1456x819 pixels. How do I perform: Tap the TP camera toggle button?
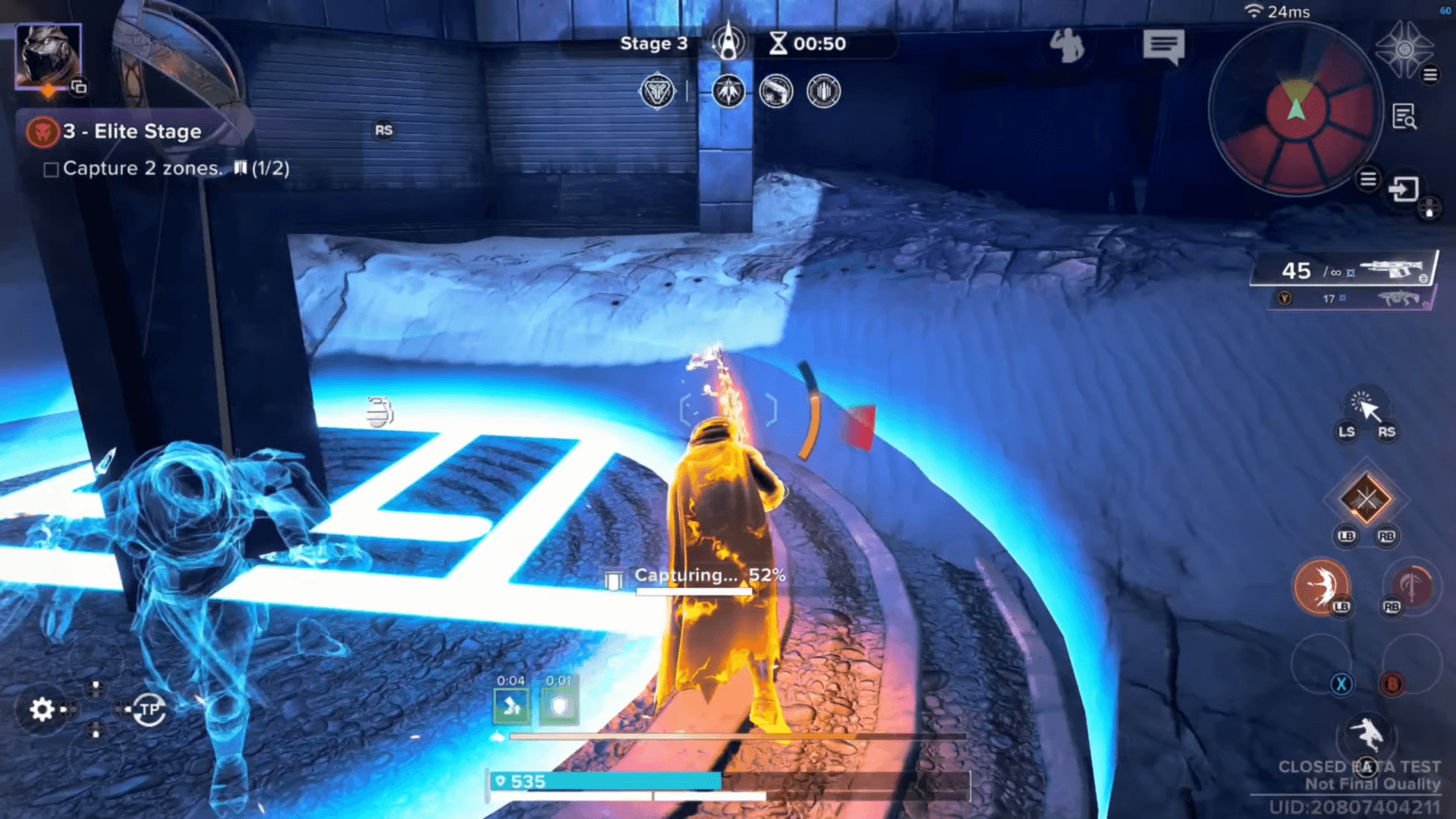click(x=149, y=710)
